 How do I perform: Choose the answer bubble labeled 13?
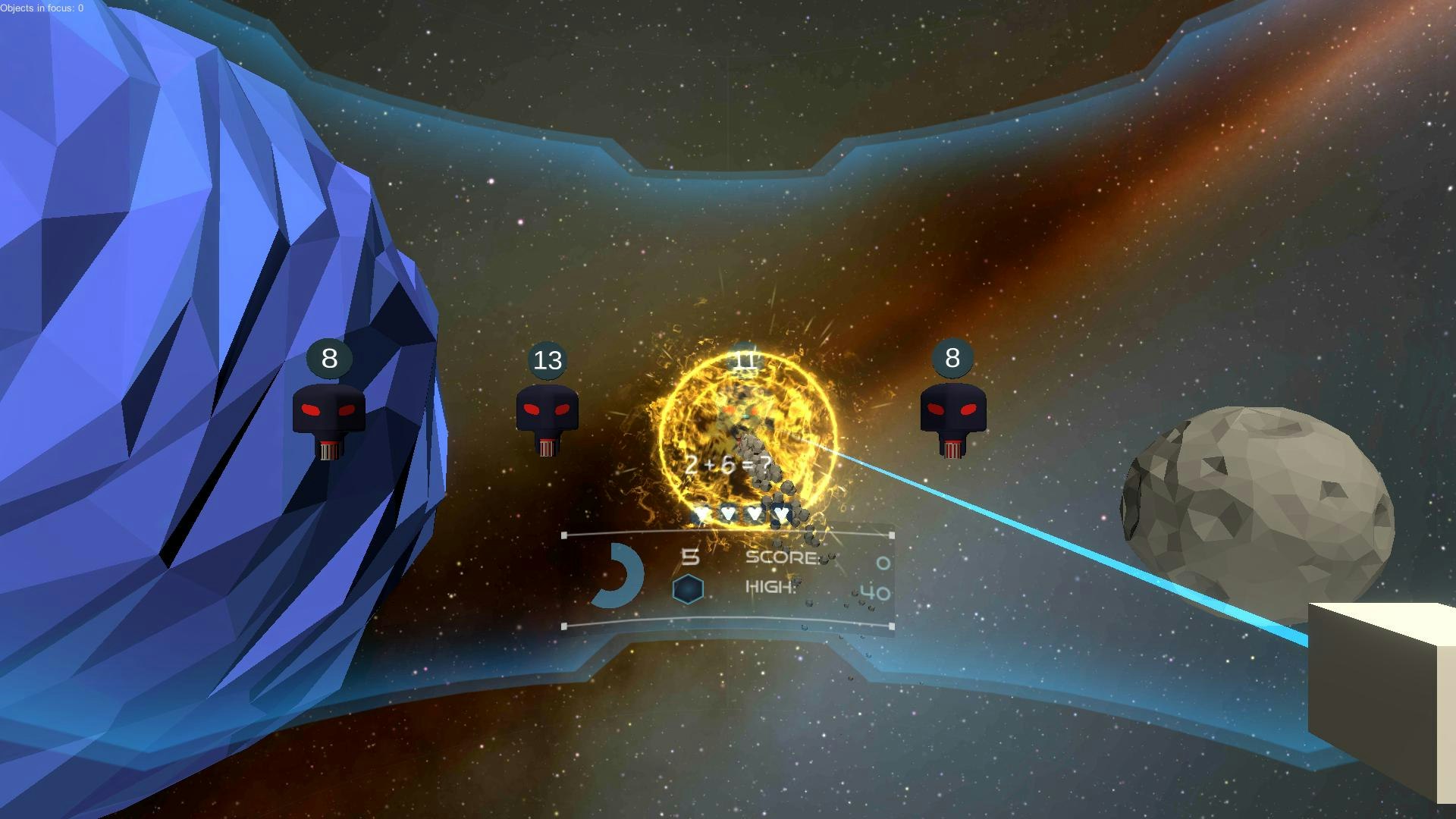pyautogui.click(x=548, y=360)
